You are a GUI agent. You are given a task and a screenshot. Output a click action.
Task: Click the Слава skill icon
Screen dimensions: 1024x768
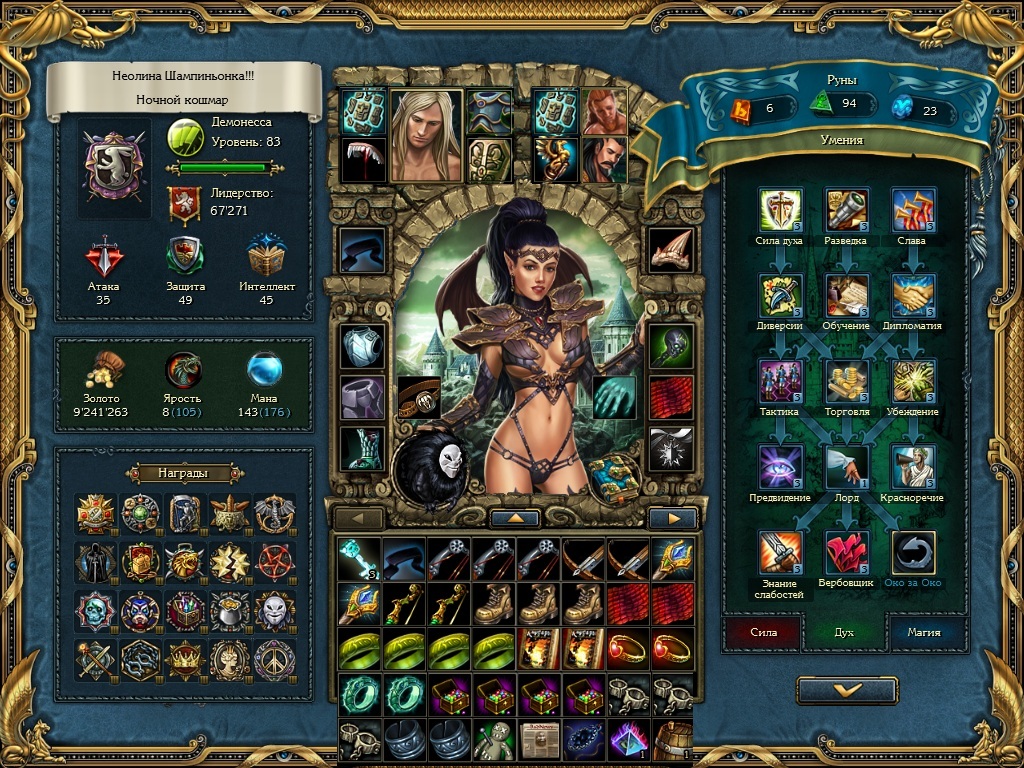913,210
